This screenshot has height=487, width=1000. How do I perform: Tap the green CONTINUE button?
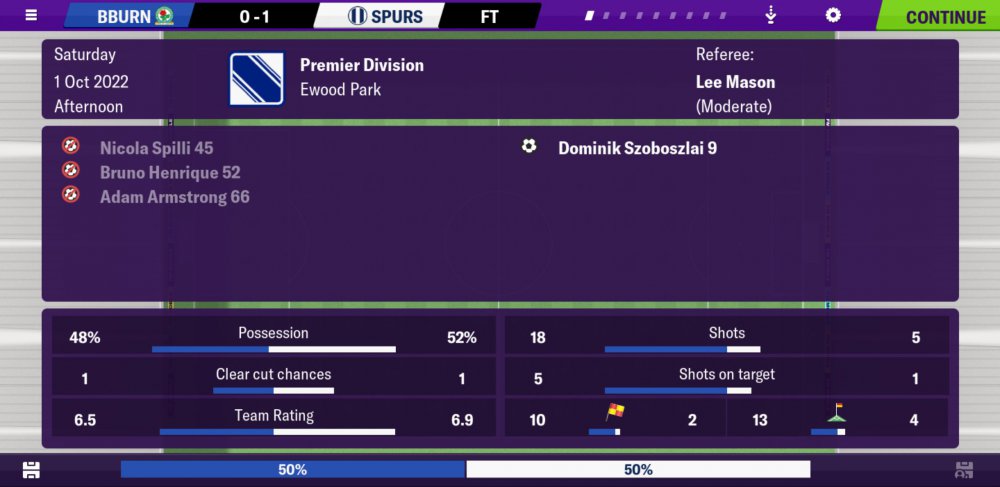938,16
